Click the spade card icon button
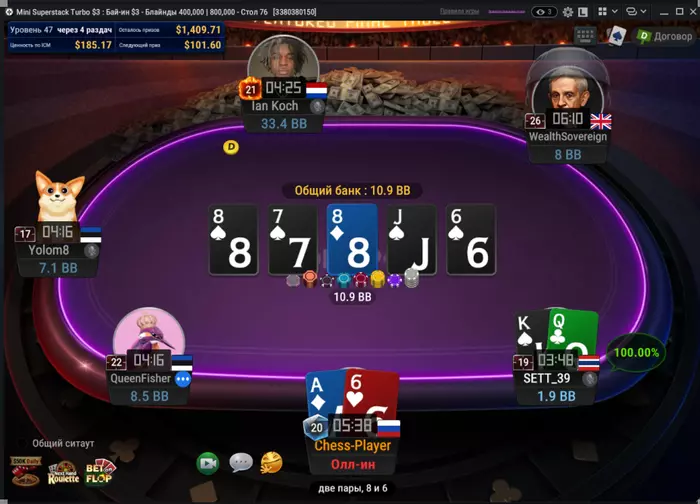The width and height of the screenshot is (700, 504). click(x=618, y=36)
